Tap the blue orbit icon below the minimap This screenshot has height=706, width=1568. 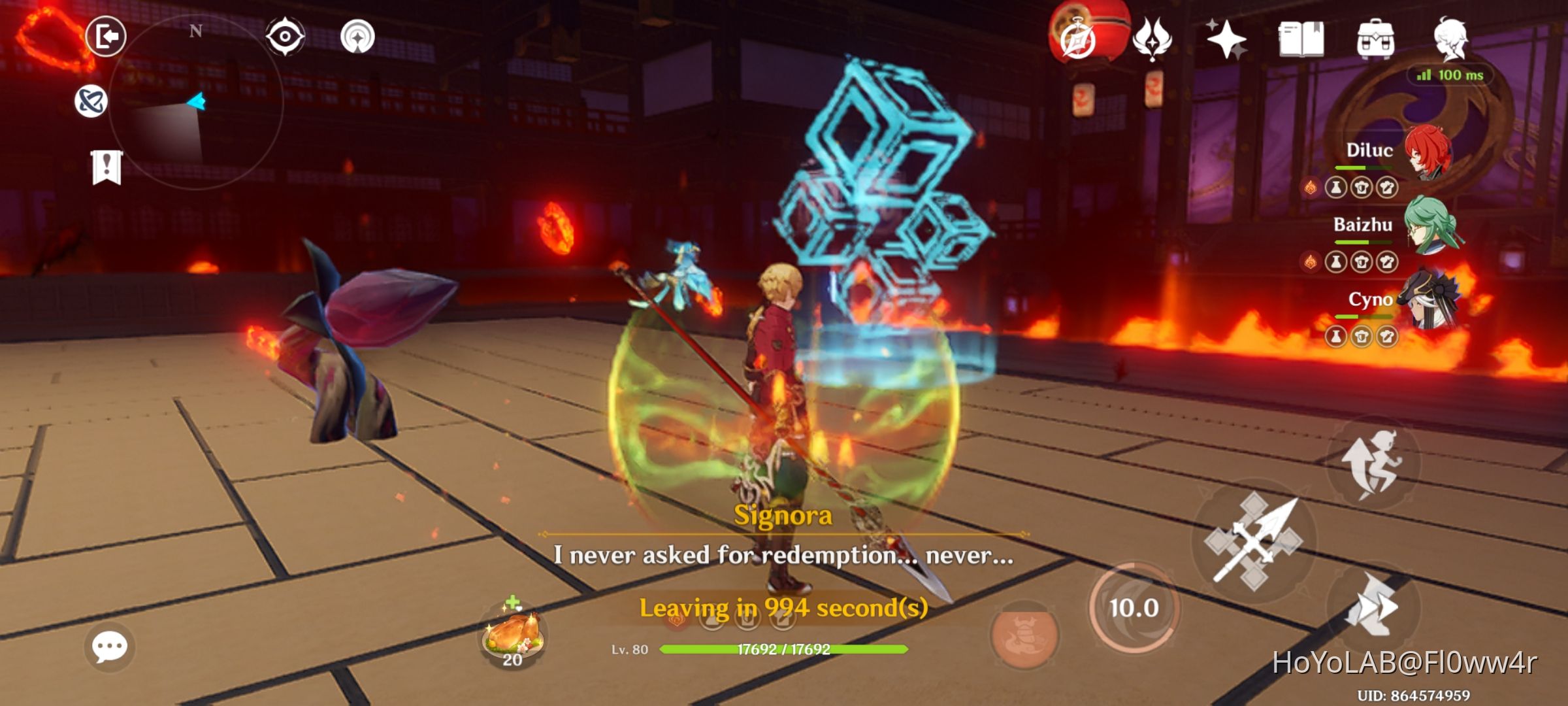pyautogui.click(x=92, y=99)
